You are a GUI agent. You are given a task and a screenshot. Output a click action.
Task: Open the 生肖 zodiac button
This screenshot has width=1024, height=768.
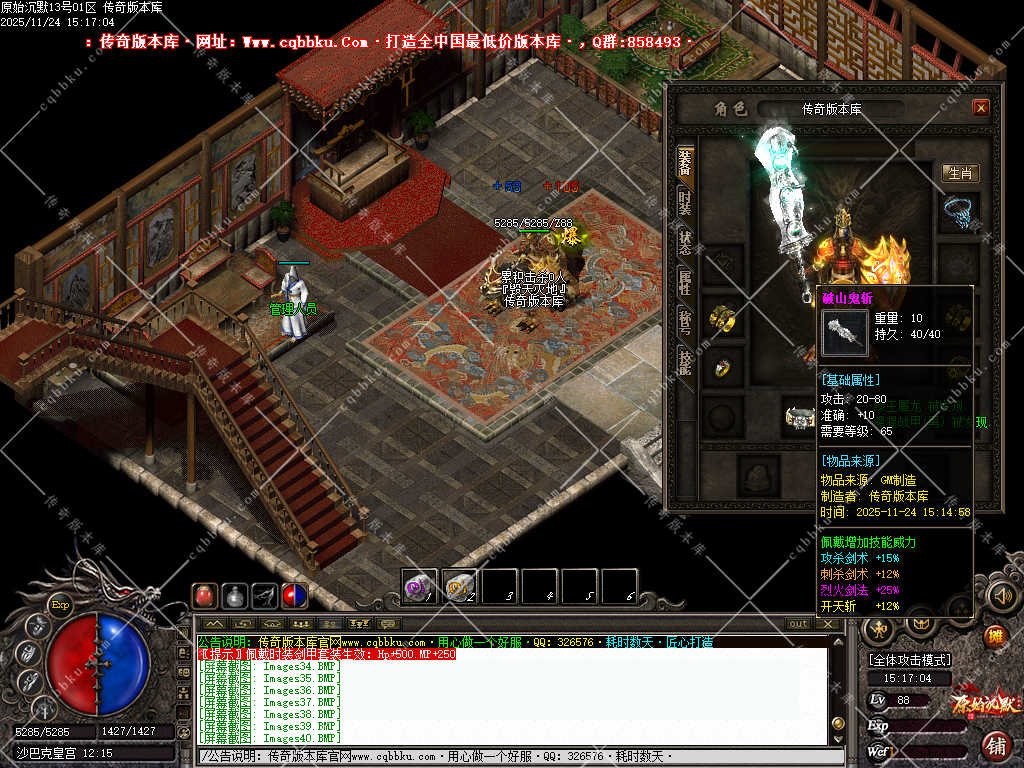tap(960, 173)
